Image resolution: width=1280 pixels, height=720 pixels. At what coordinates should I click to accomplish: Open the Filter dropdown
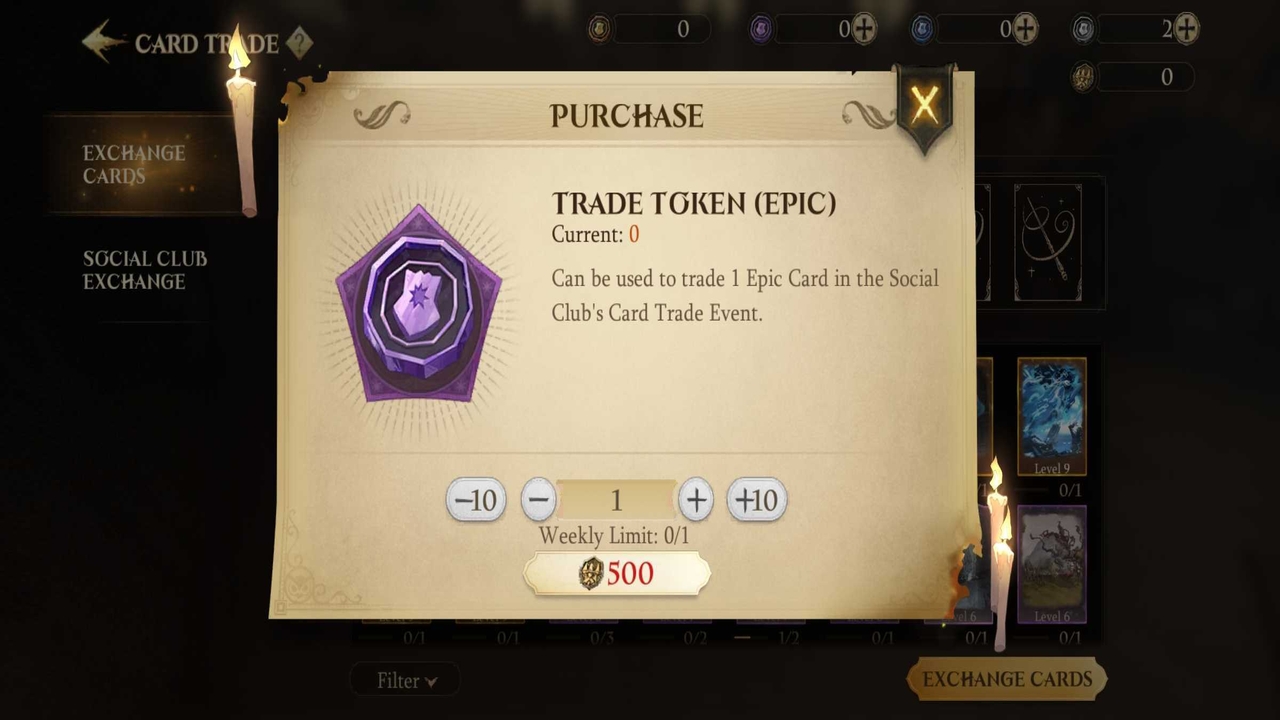tap(405, 680)
